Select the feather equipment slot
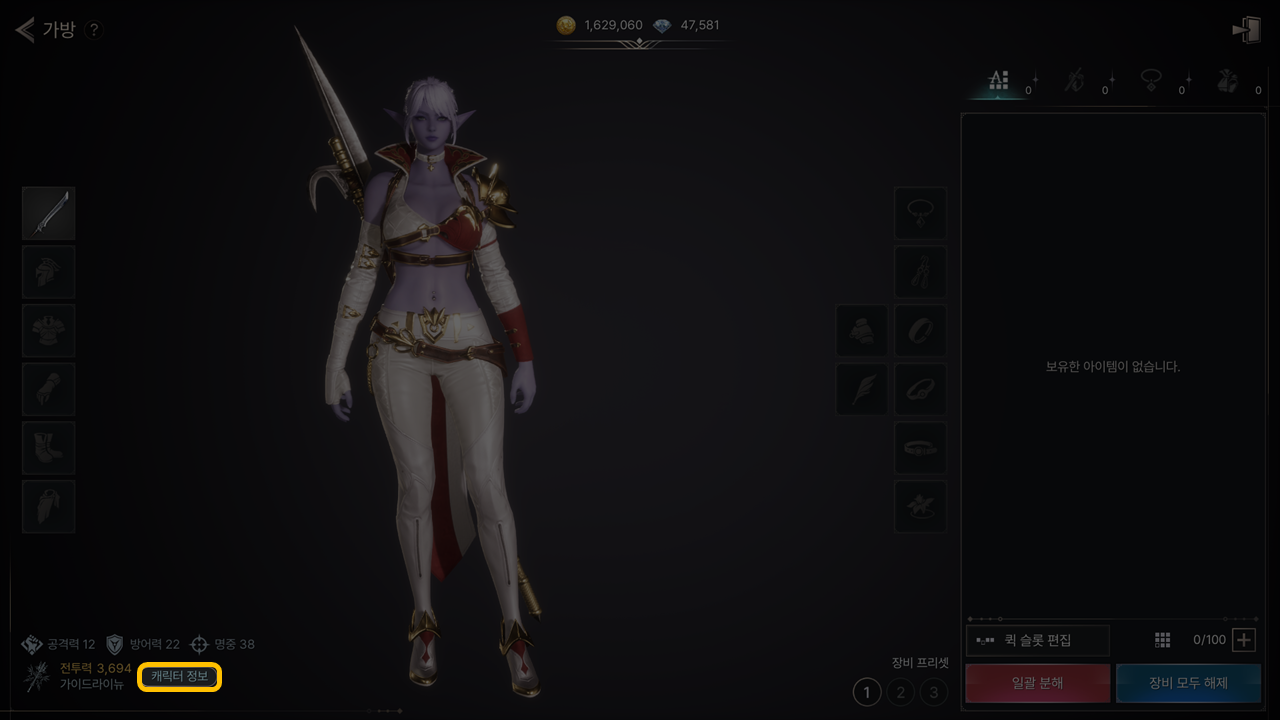The width and height of the screenshot is (1280, 720). 862,389
